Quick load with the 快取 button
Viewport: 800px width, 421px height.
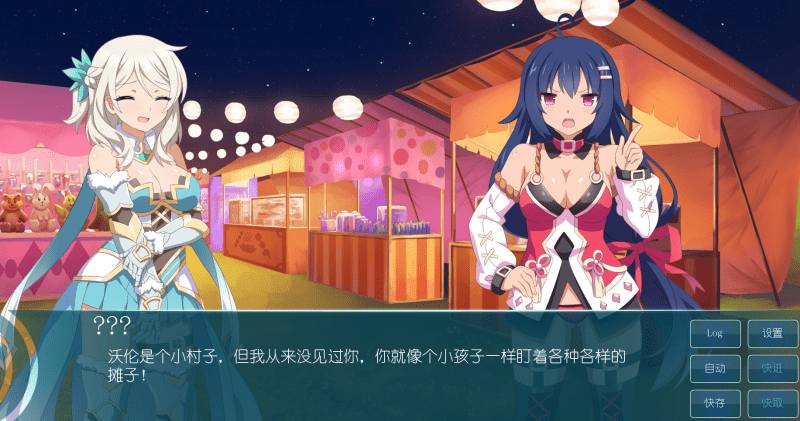click(772, 403)
